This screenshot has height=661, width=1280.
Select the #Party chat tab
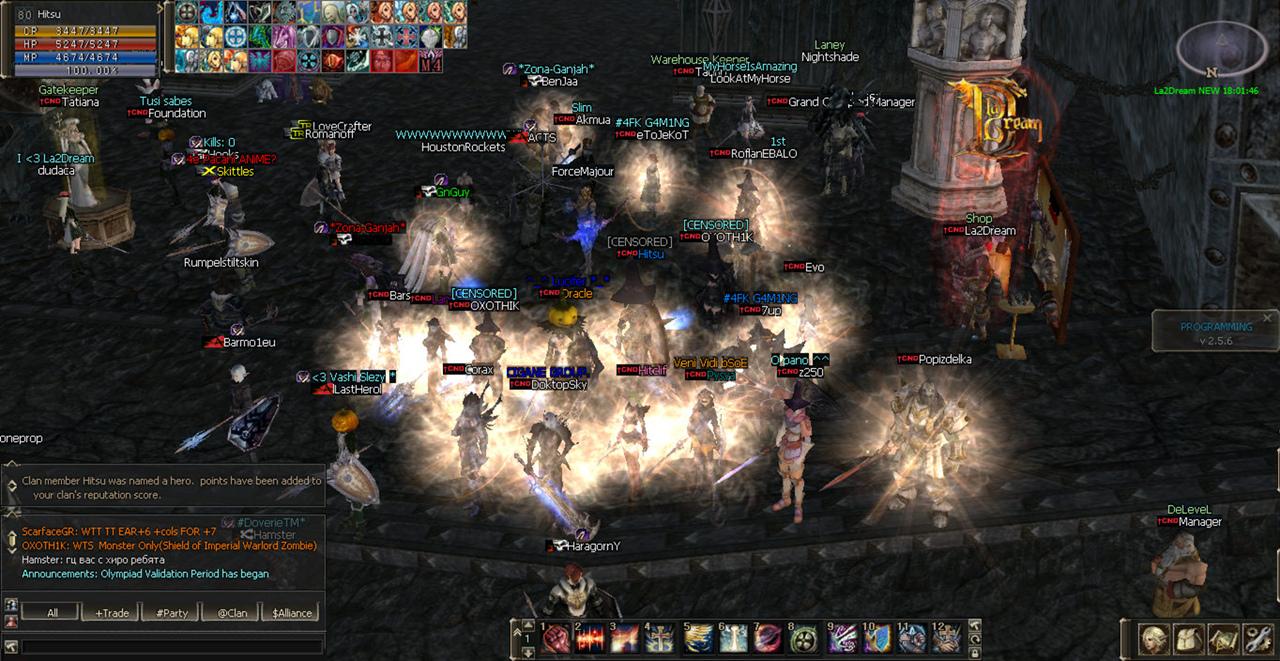[171, 613]
